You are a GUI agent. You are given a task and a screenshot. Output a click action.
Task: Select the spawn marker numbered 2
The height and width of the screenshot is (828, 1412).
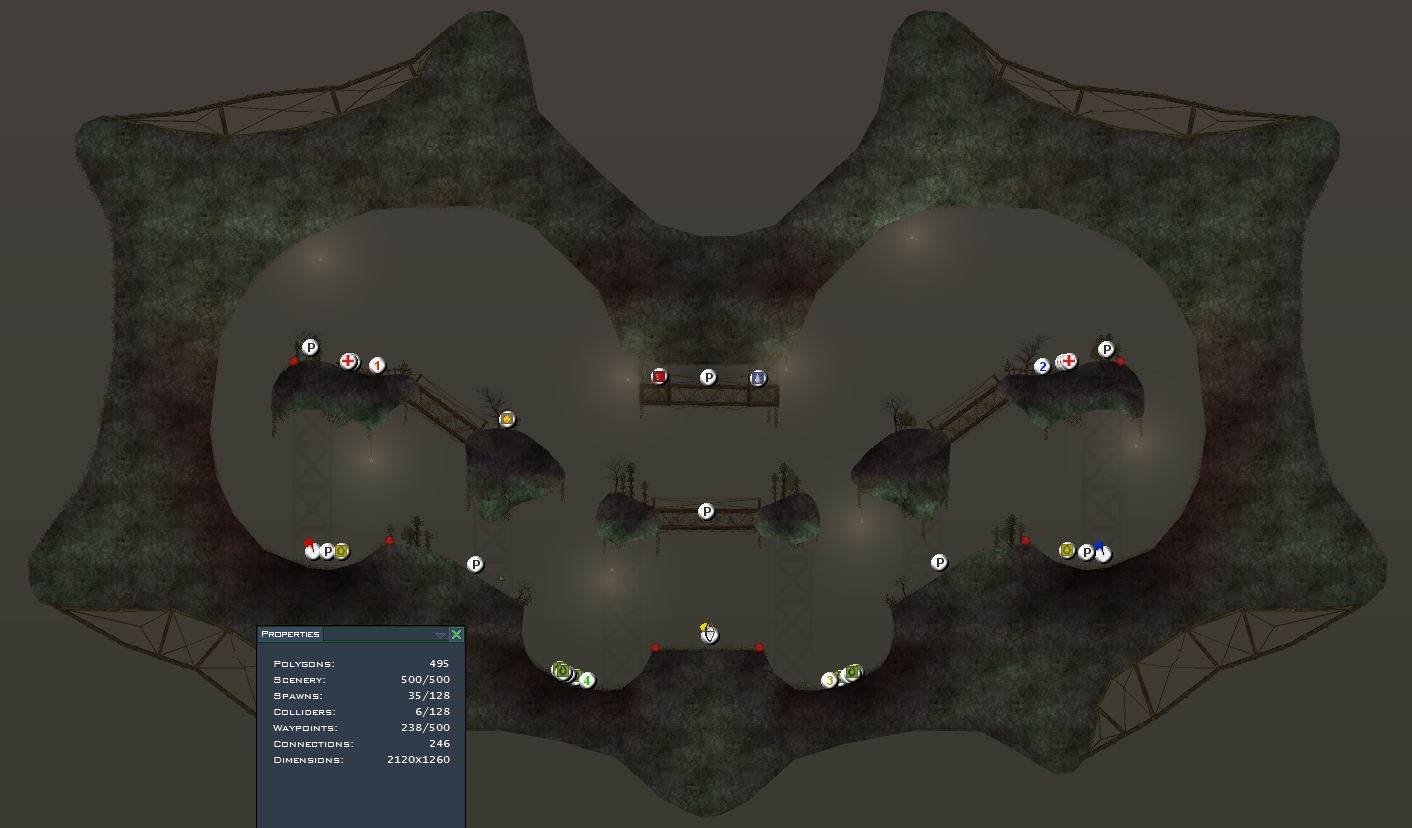[x=1042, y=367]
